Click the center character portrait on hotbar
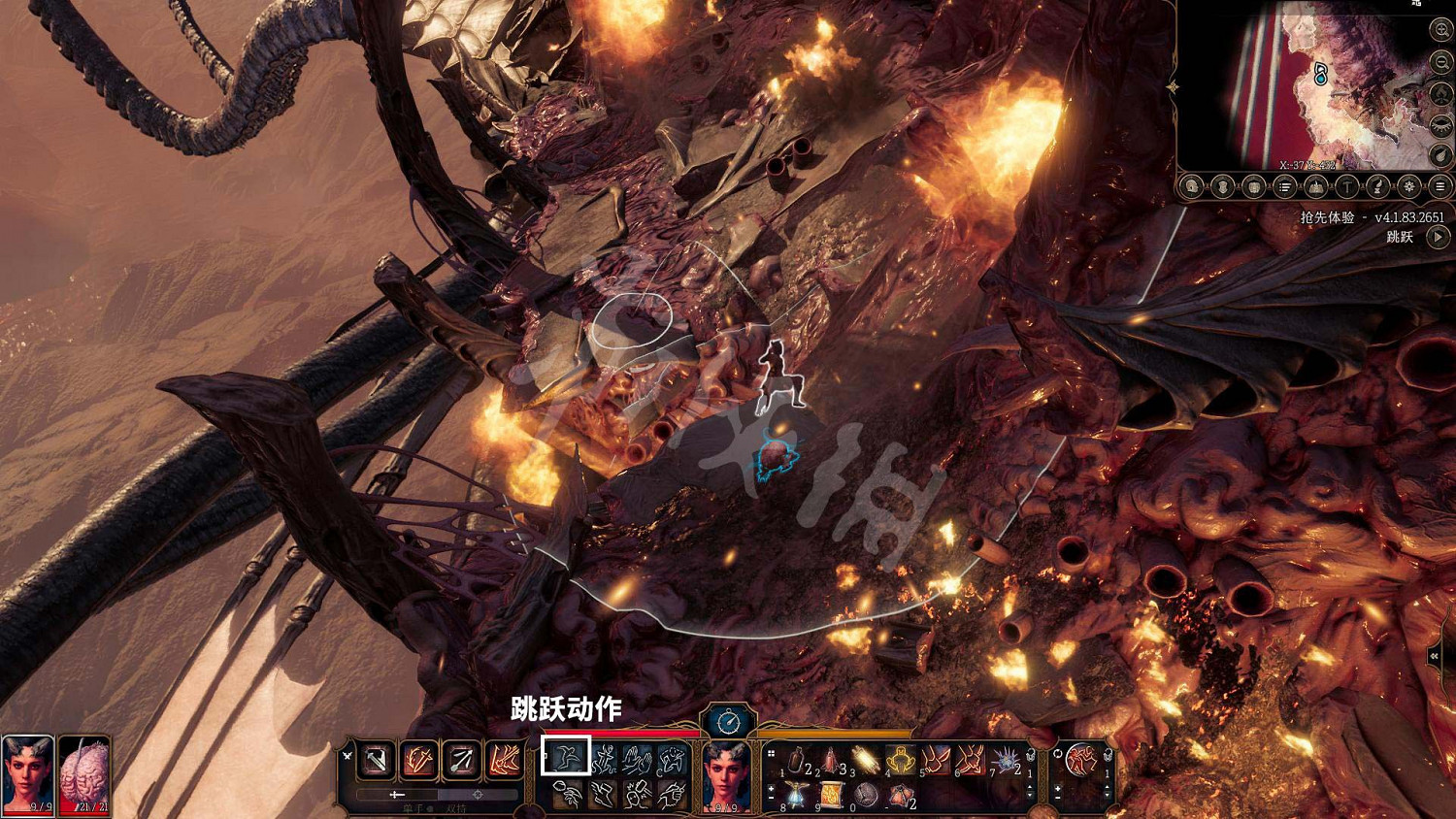Image resolution: width=1456 pixels, height=819 pixels. click(x=727, y=773)
